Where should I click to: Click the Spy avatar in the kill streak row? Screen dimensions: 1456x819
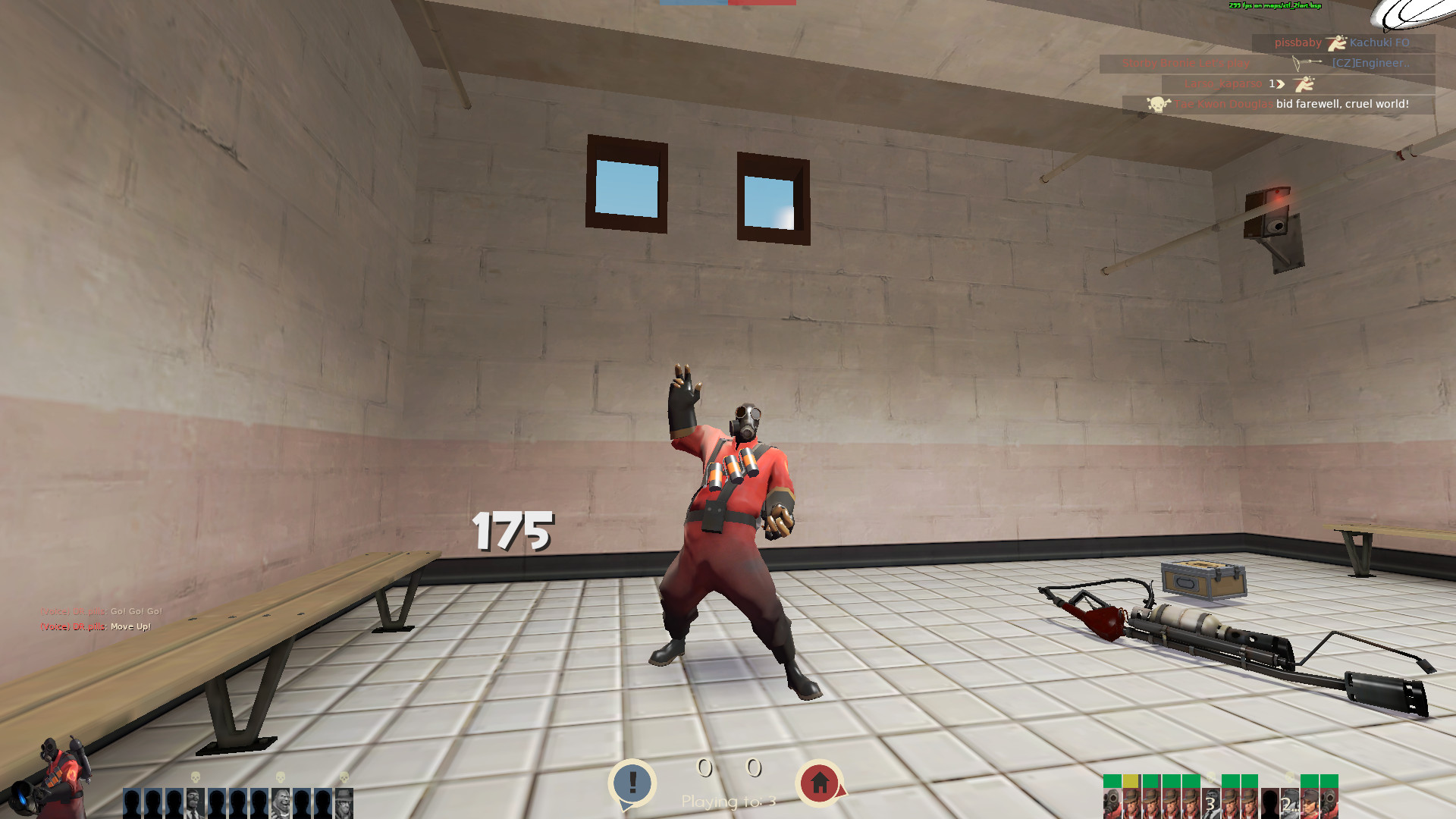pos(194,802)
